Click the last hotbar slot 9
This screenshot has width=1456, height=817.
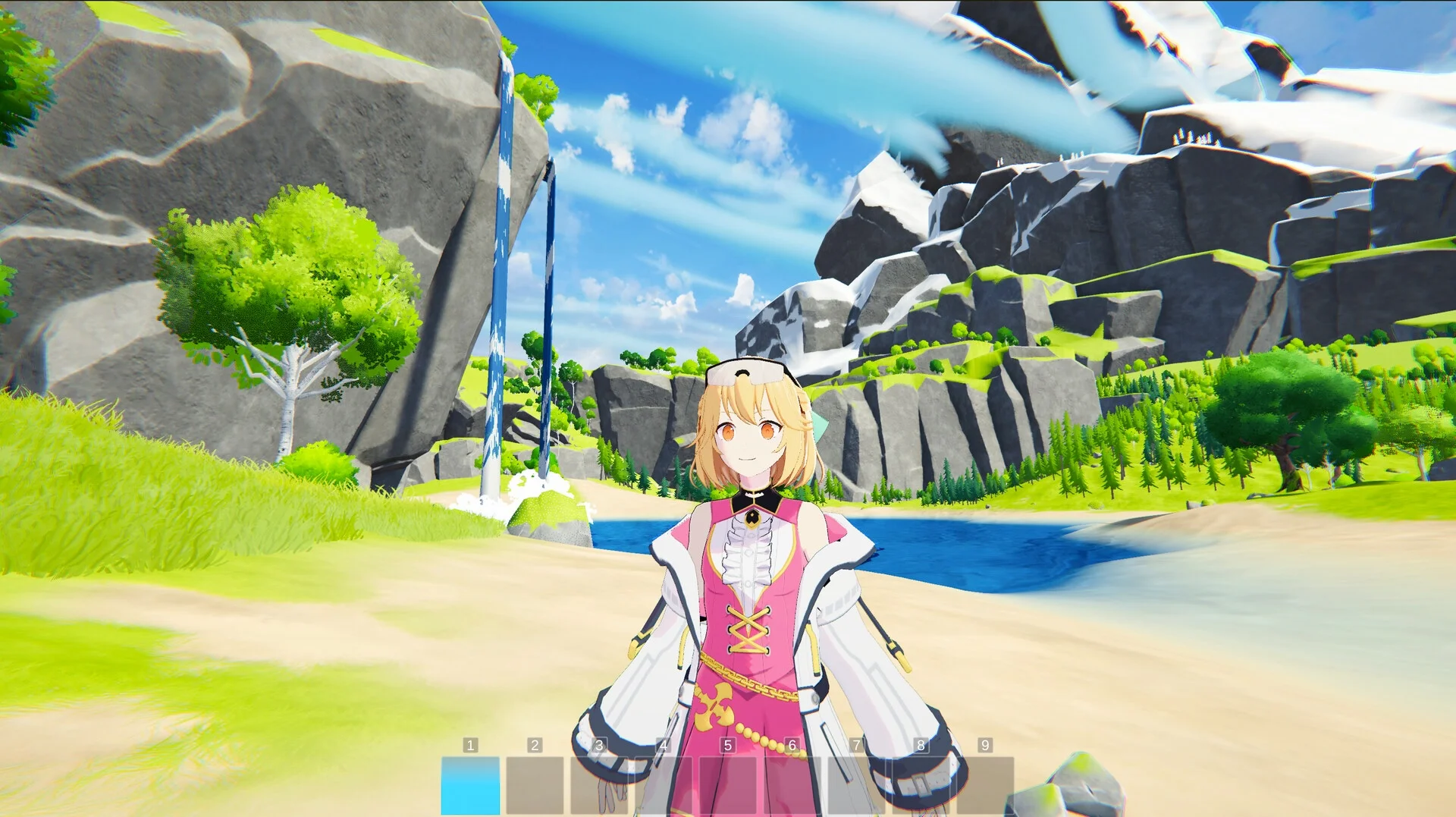click(984, 785)
